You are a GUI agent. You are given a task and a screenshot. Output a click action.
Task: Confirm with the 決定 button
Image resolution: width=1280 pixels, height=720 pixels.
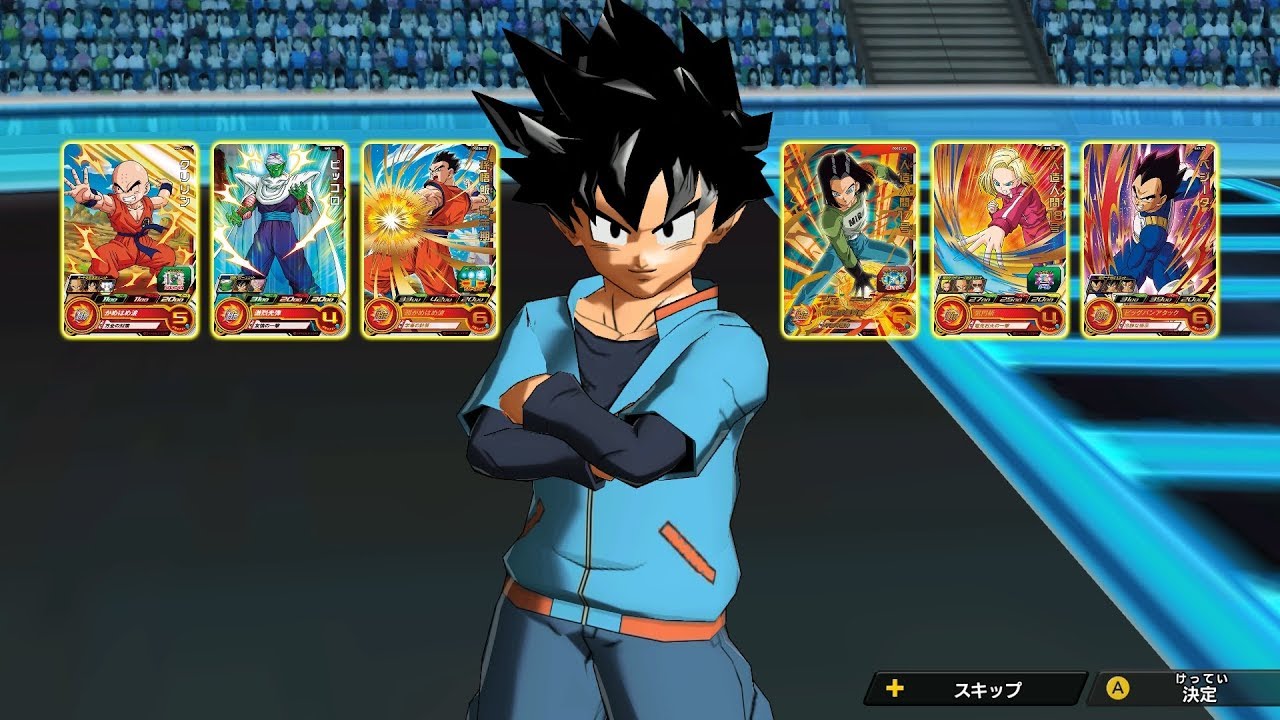(1185, 689)
